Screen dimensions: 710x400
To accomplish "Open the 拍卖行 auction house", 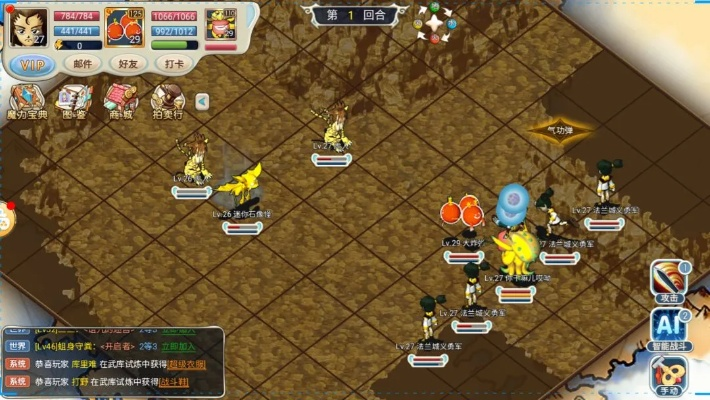I will coord(167,101).
